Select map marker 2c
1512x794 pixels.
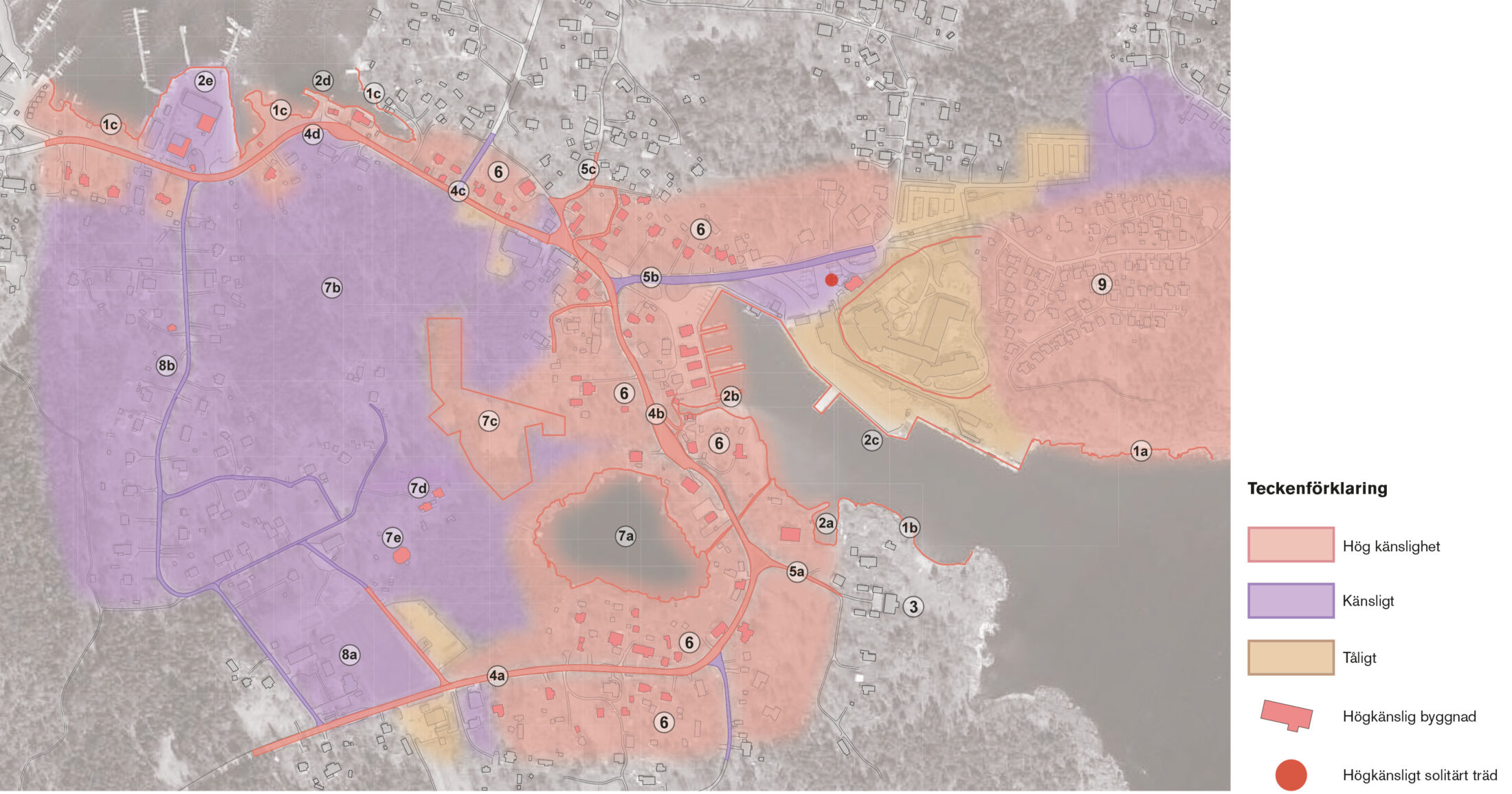871,440
